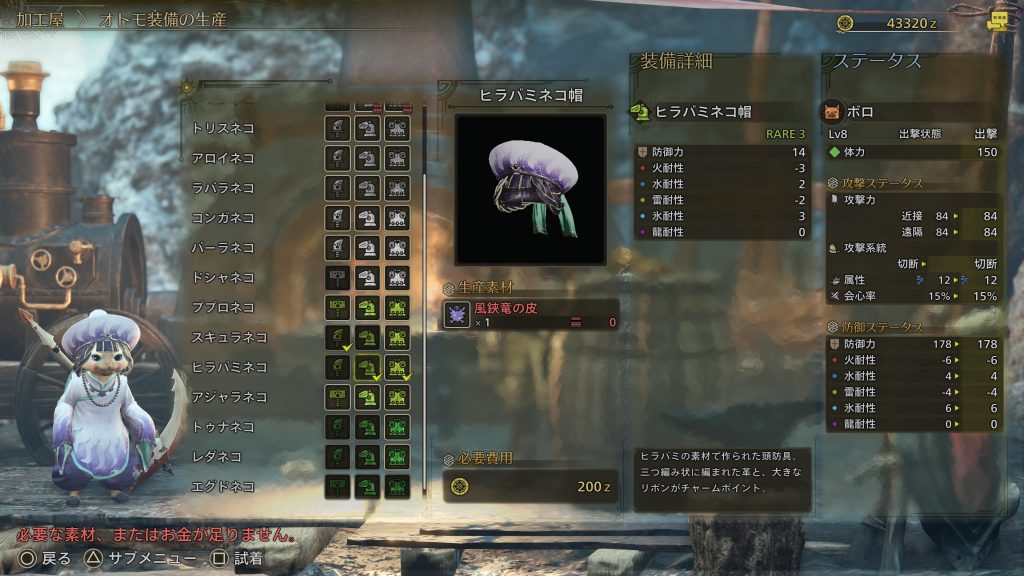Choose the ププロネコ helmet icon
The width and height of the screenshot is (1024, 576).
(x=368, y=307)
